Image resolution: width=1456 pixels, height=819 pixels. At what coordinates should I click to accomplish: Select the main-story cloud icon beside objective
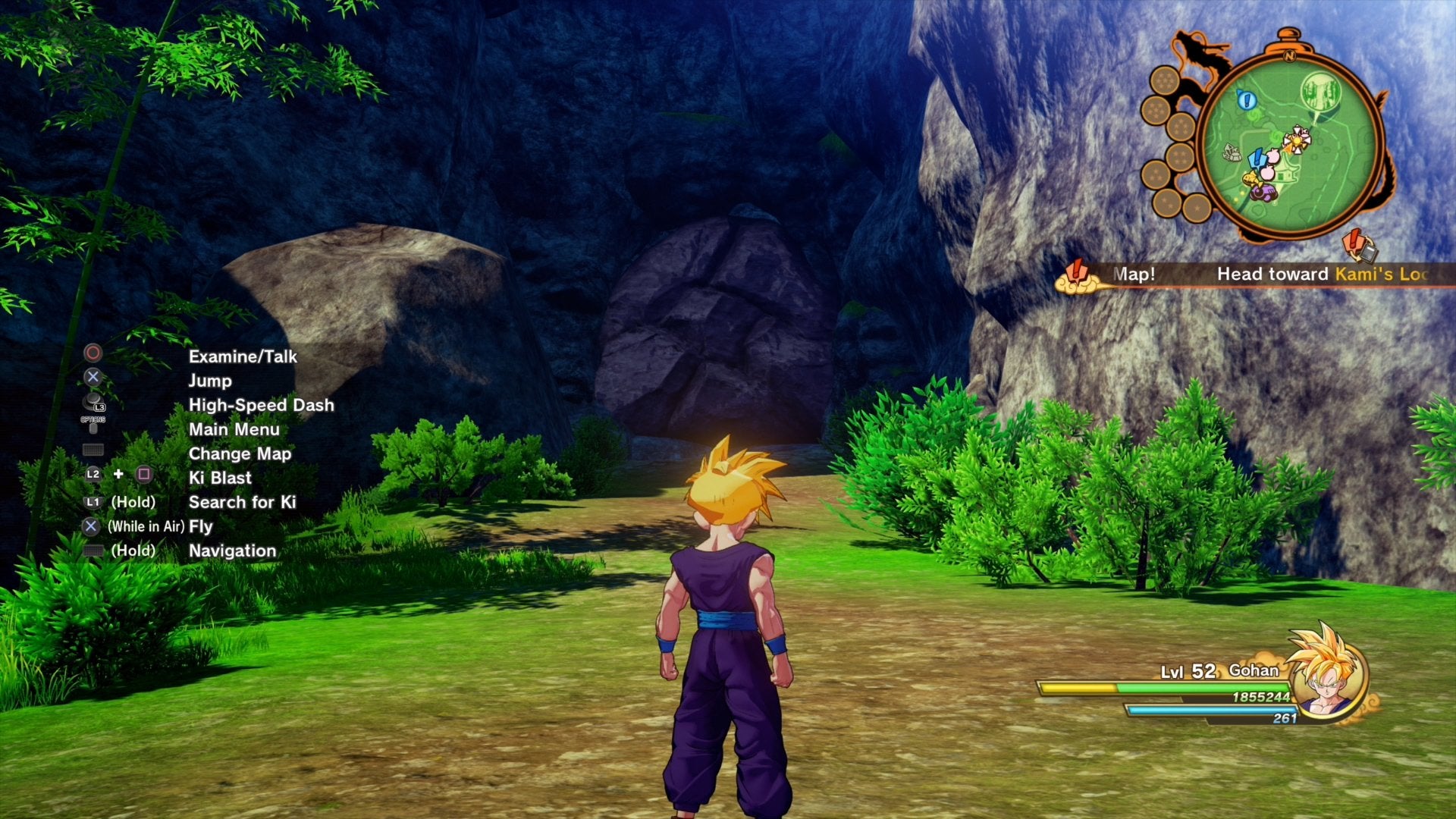tap(1078, 277)
